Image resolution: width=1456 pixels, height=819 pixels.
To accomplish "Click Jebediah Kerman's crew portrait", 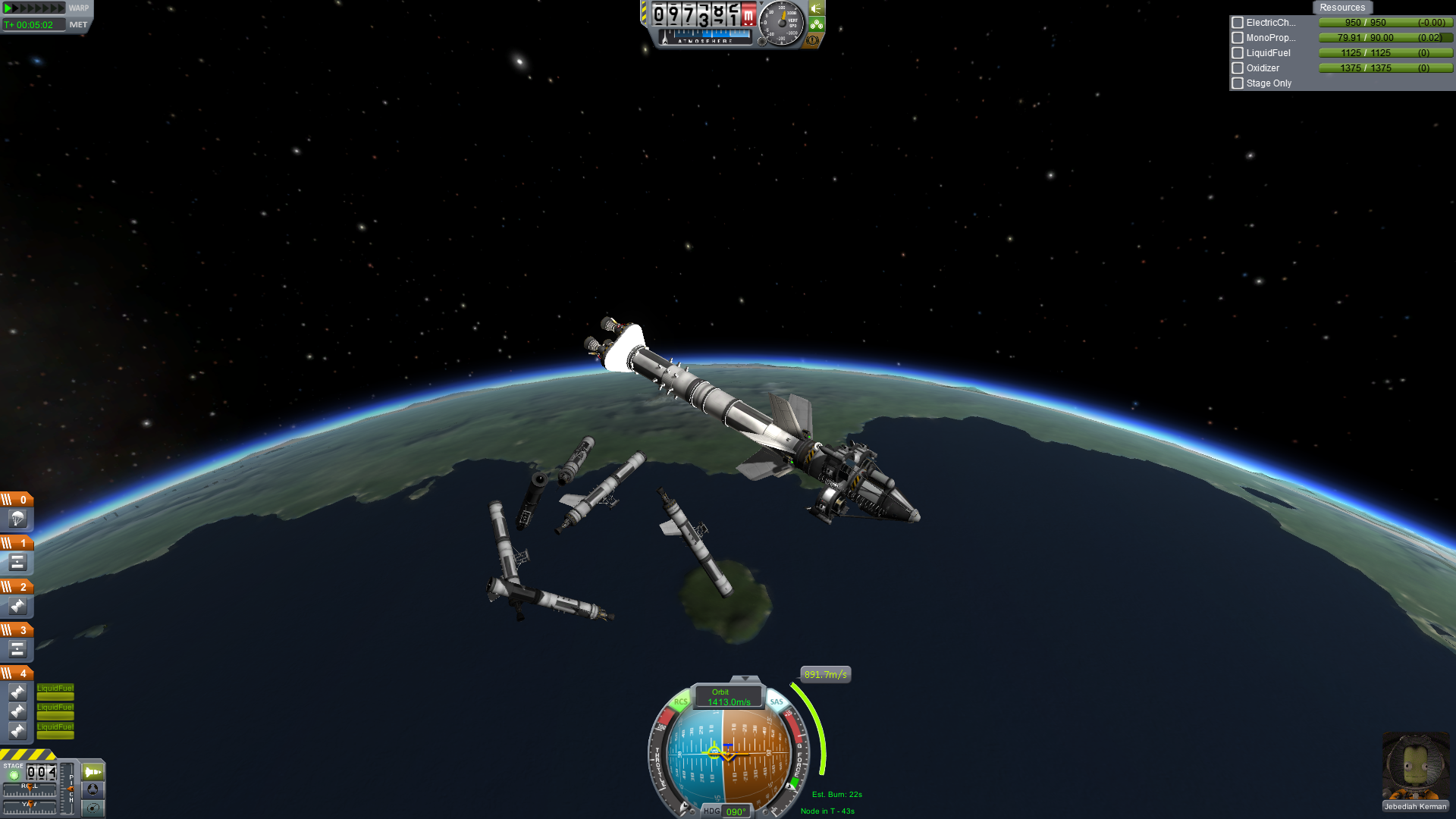I will (x=1415, y=766).
